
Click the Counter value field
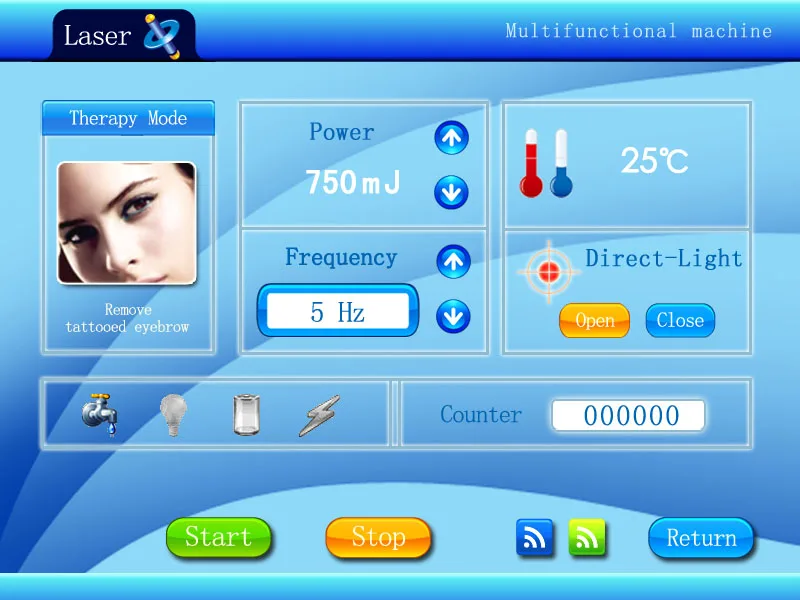[629, 416]
